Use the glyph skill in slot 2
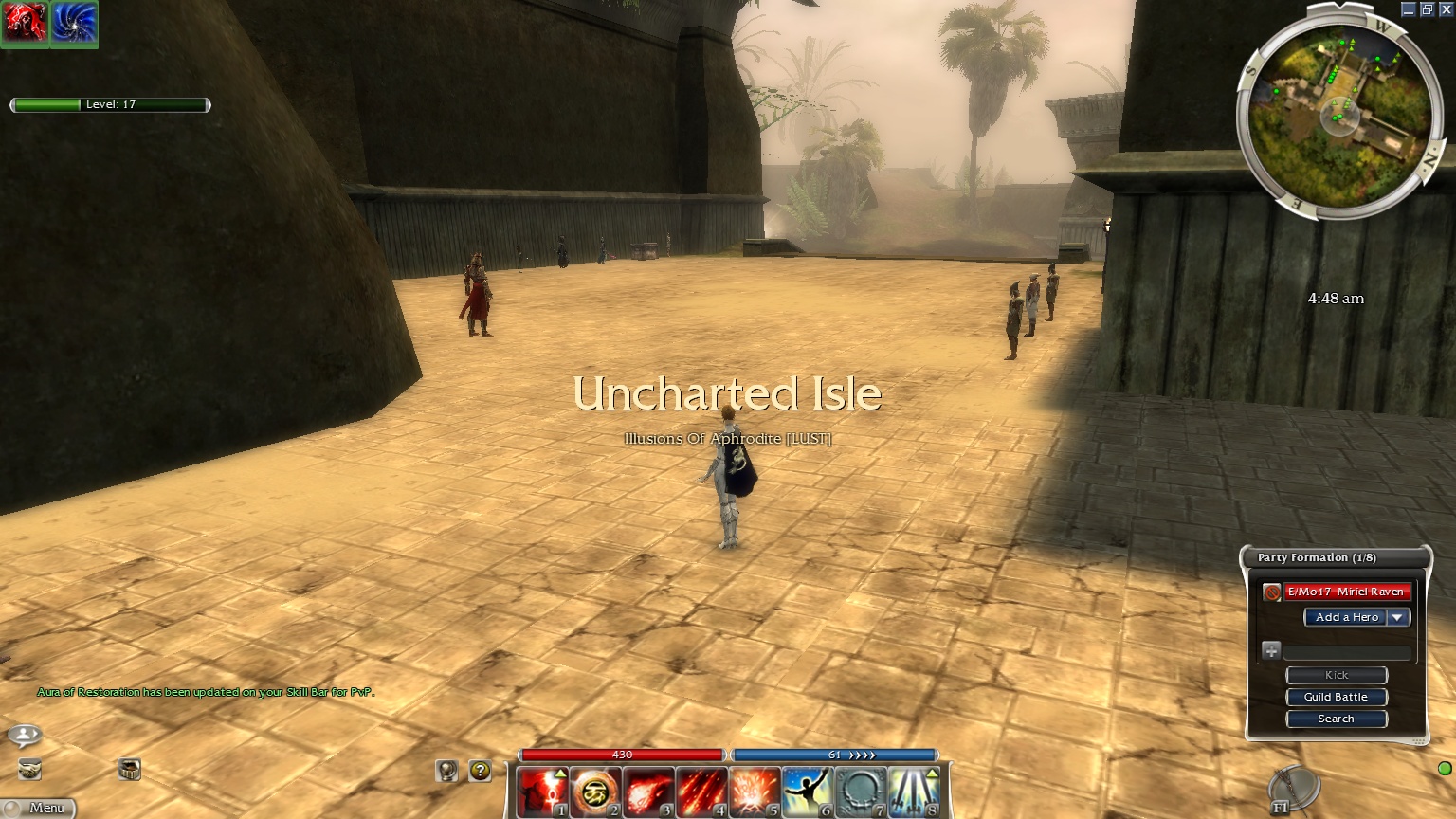The height and width of the screenshot is (819, 1456). coord(596,792)
